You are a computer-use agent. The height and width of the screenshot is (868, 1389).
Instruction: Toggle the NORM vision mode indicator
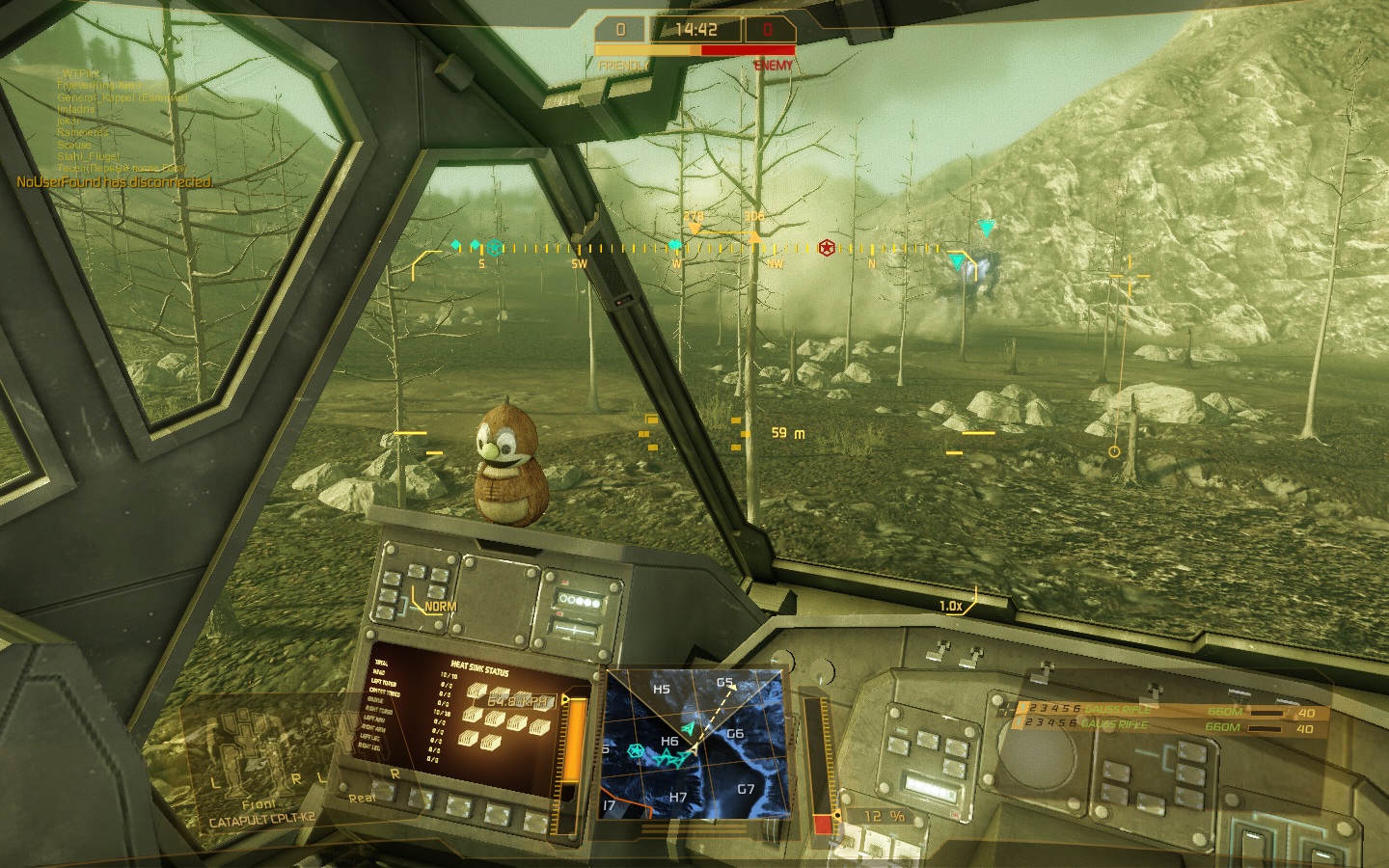[440, 607]
